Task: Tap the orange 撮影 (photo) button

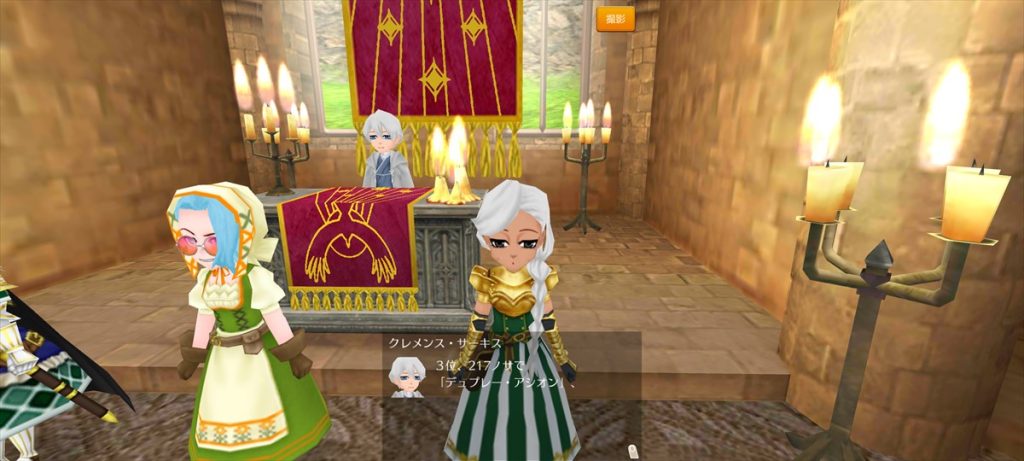Action: (x=615, y=19)
